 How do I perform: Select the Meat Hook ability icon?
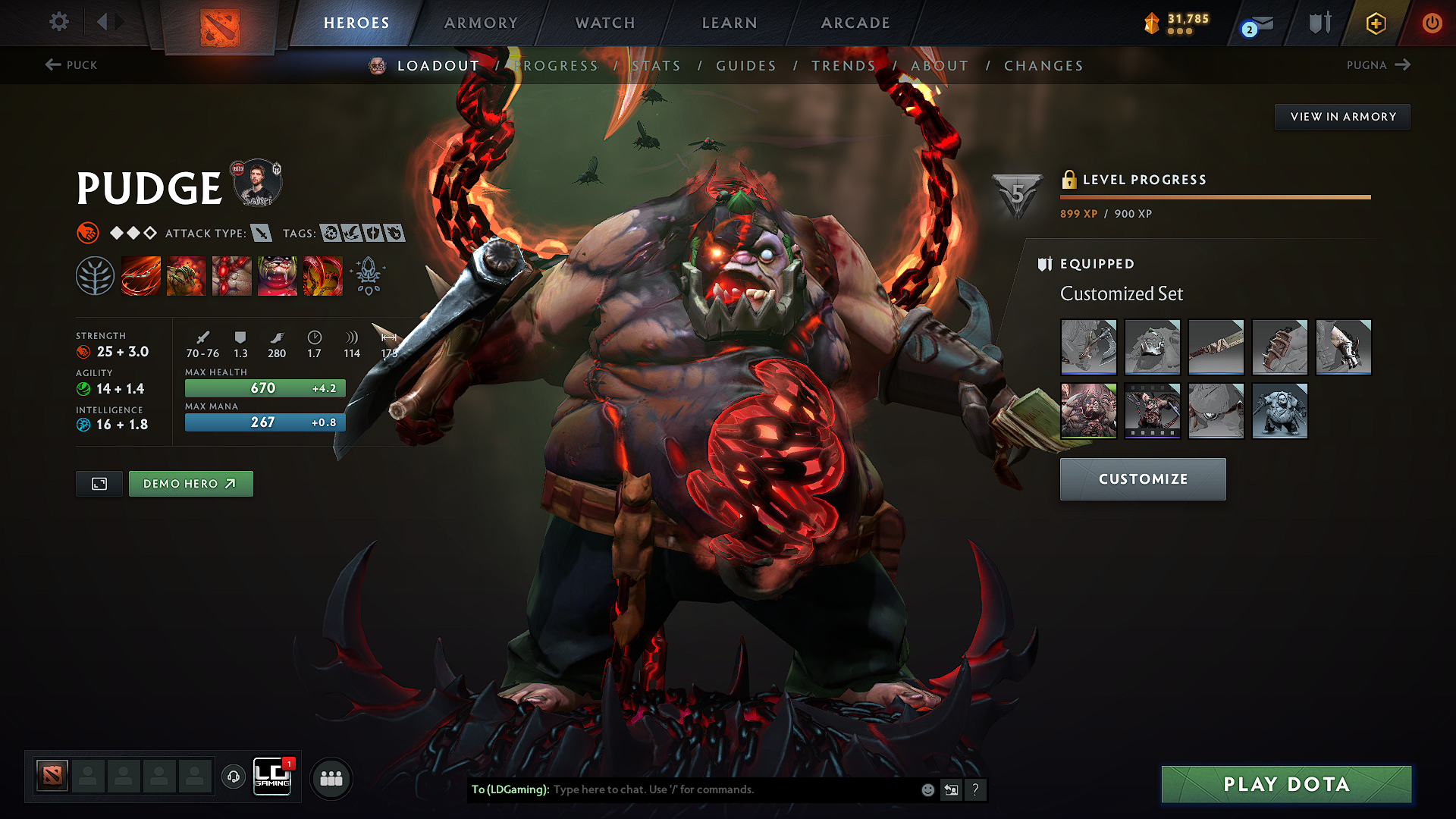click(141, 276)
